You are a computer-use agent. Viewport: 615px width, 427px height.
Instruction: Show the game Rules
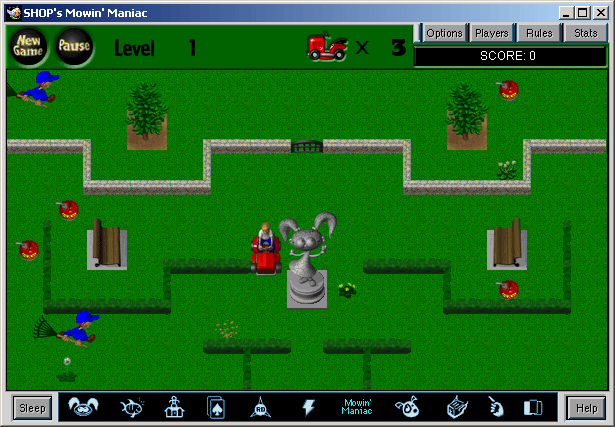(539, 33)
